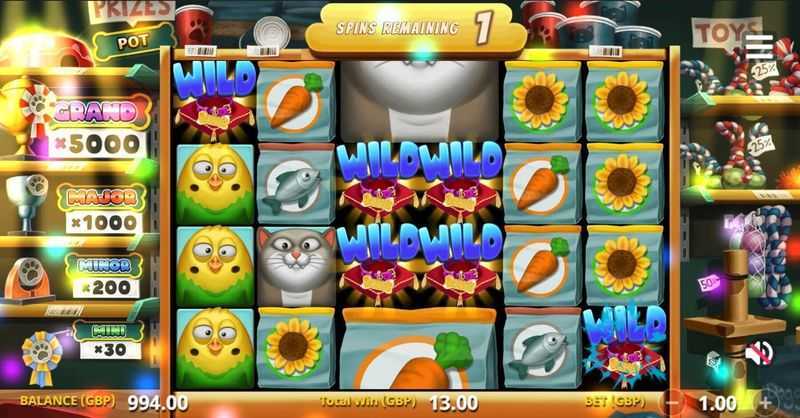Toggle the muted sound icon
Viewport: 800px width, 418px height.
coord(759,352)
